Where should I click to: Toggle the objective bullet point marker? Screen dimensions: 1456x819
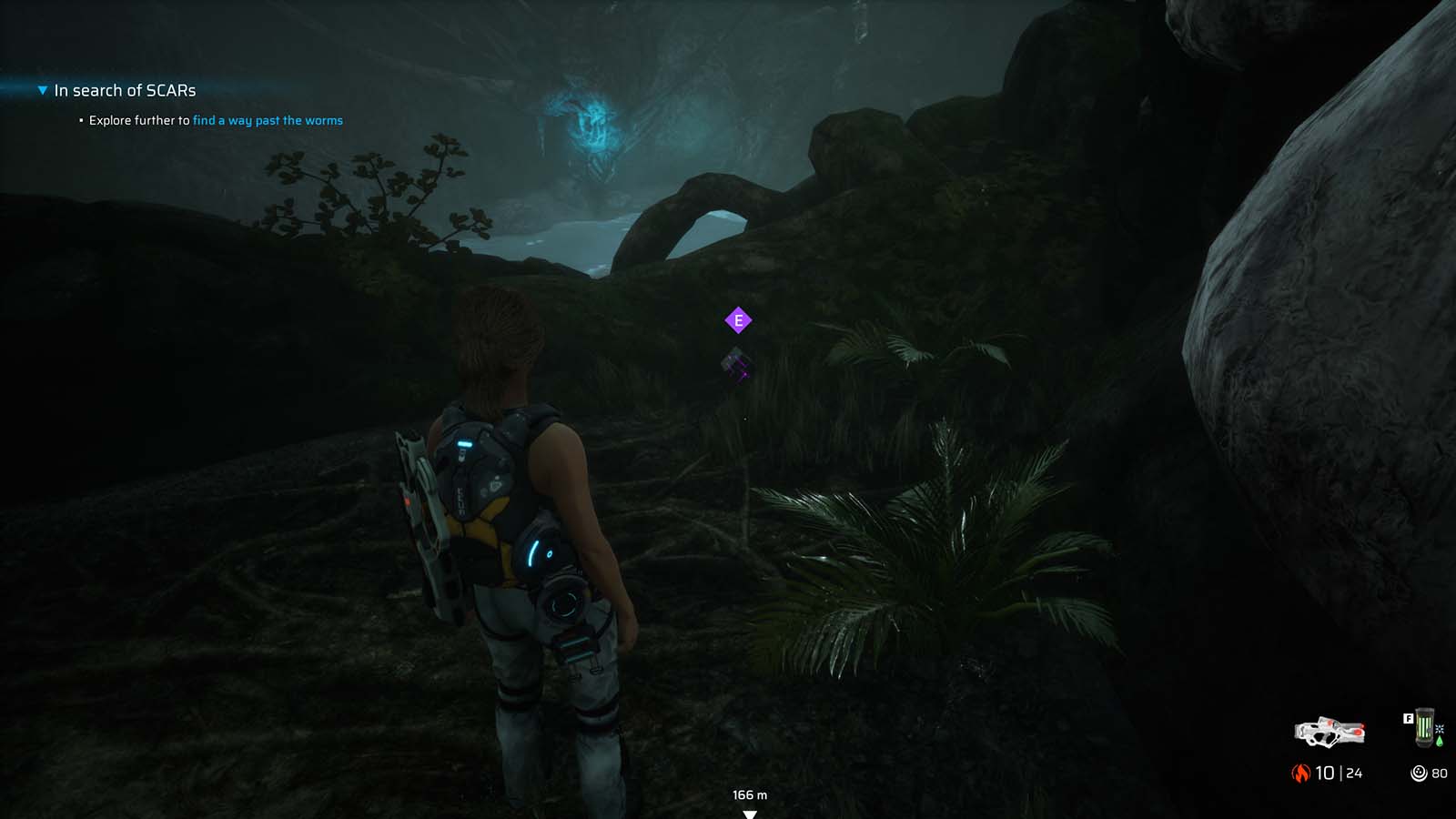(x=79, y=119)
